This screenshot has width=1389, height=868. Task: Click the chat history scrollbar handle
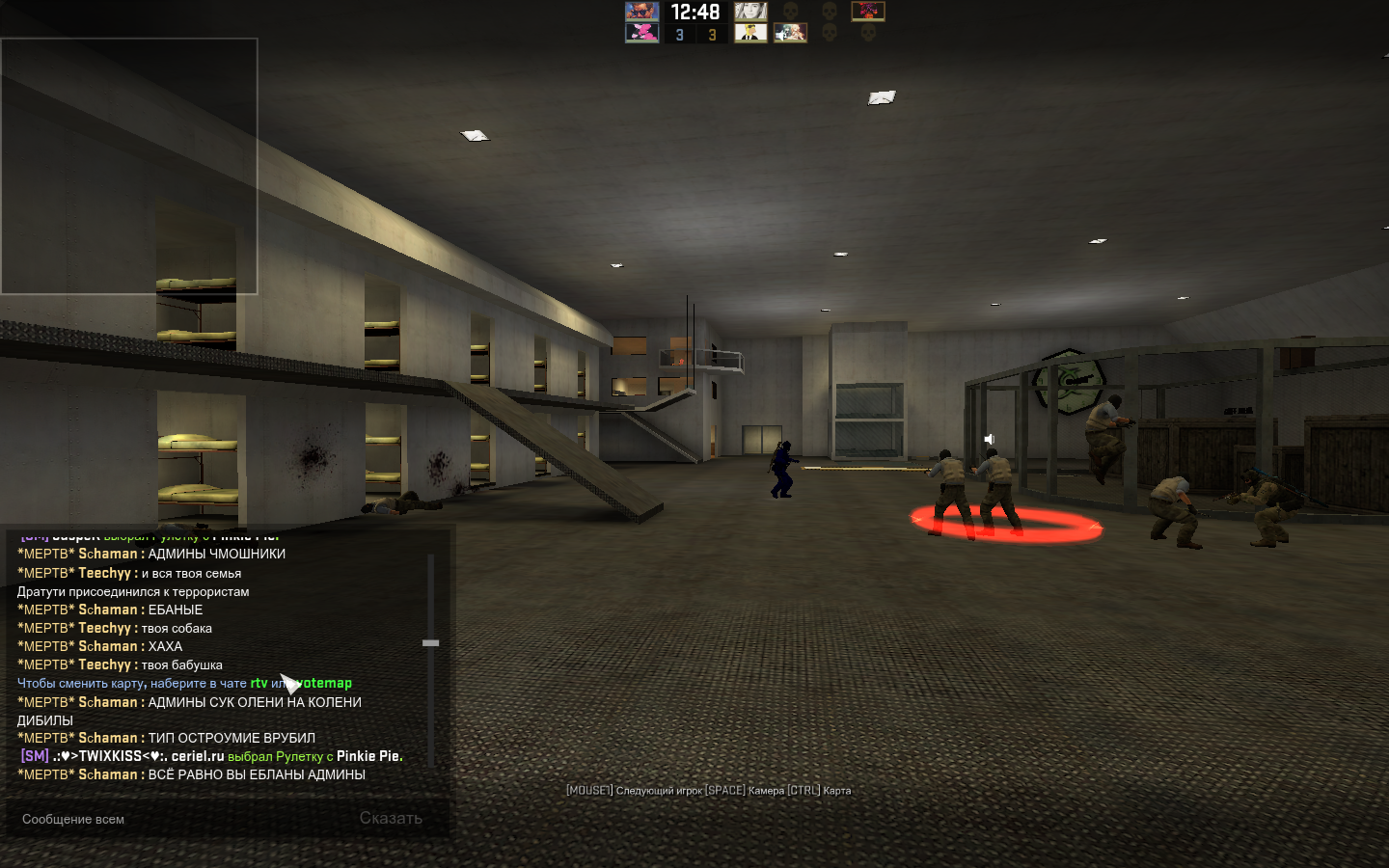431,642
